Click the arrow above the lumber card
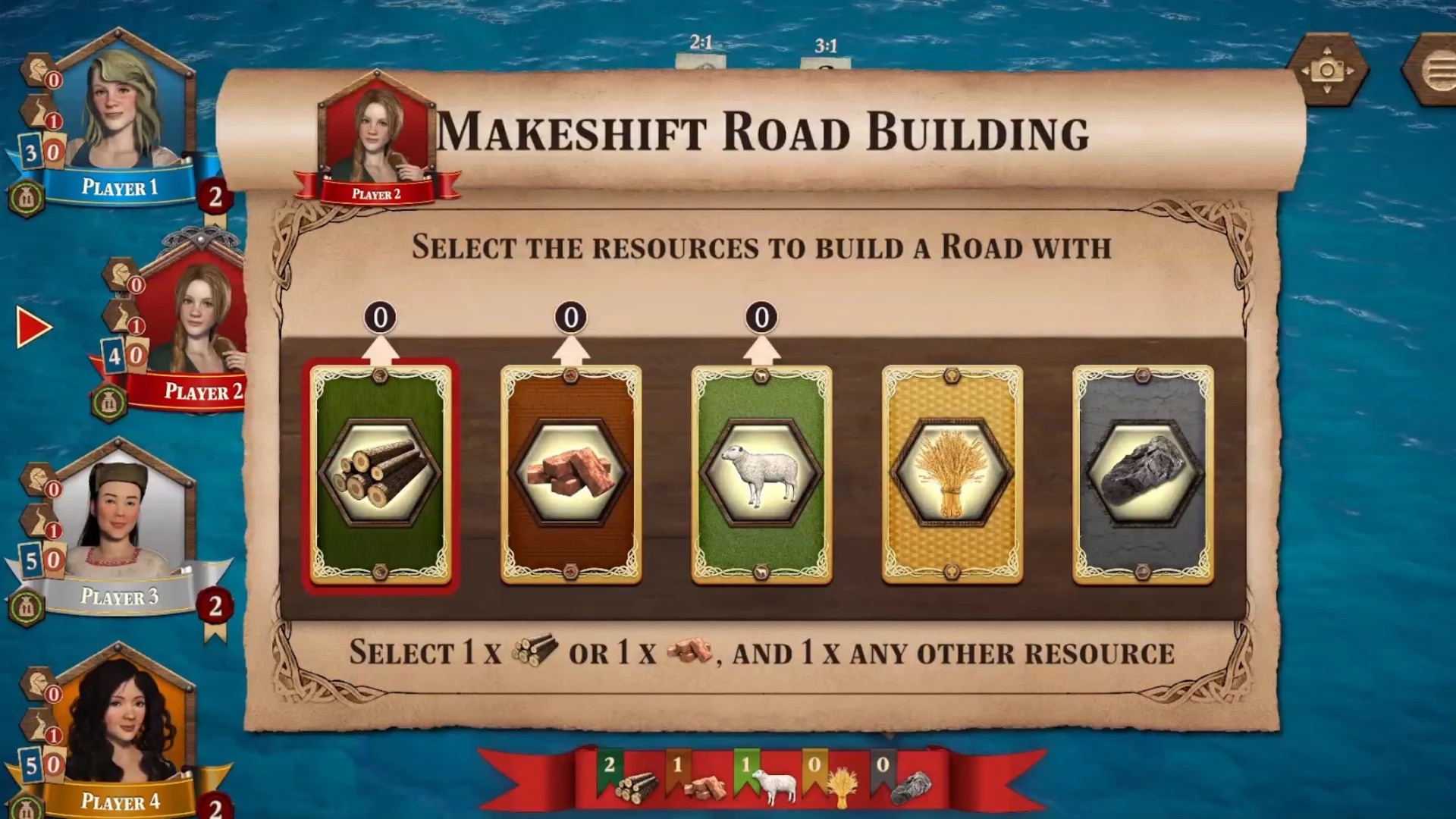 click(x=380, y=351)
